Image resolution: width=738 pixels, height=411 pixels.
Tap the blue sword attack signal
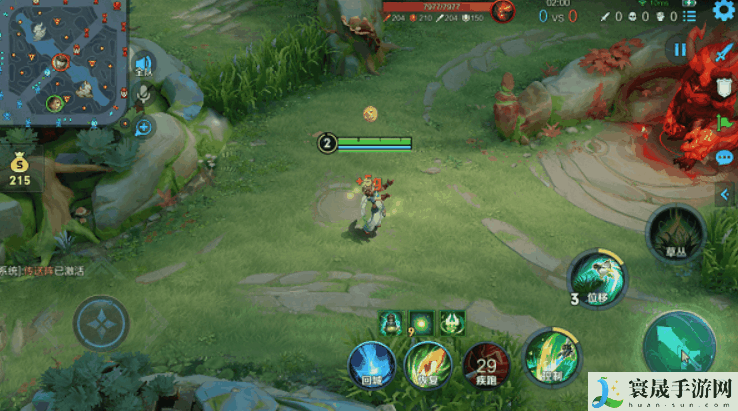pos(723,54)
